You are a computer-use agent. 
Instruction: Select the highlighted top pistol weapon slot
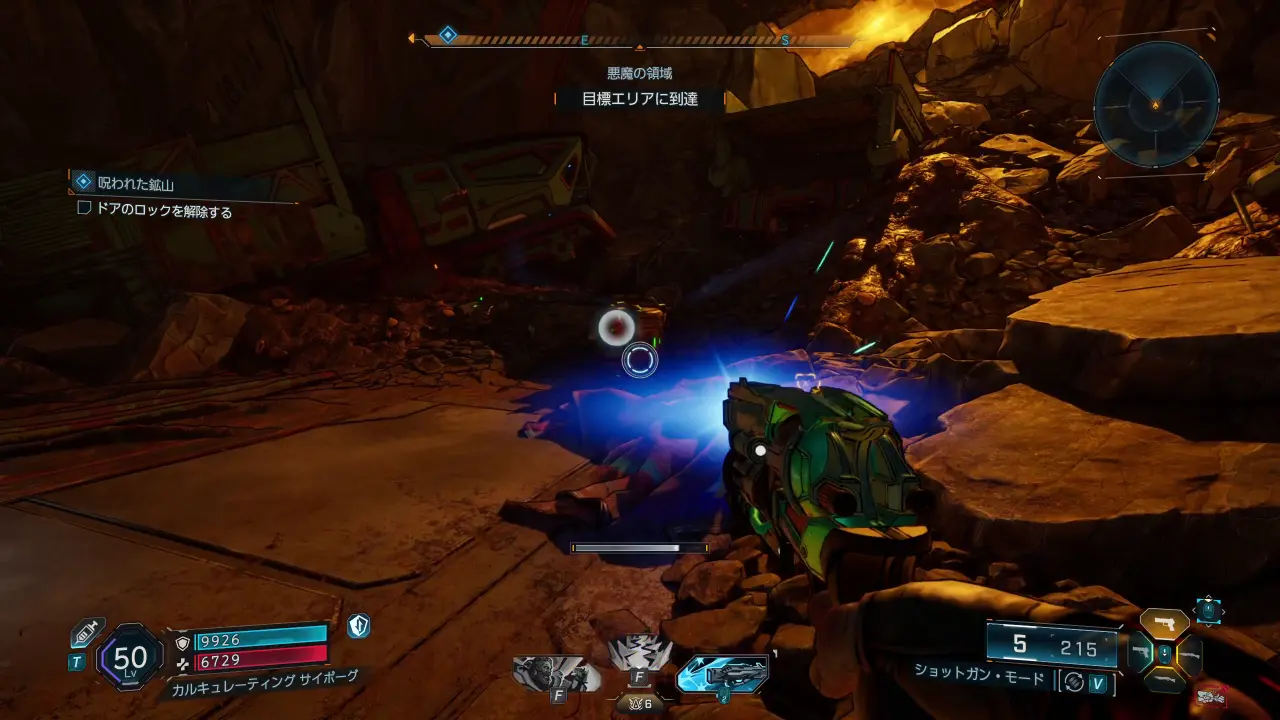(1165, 624)
